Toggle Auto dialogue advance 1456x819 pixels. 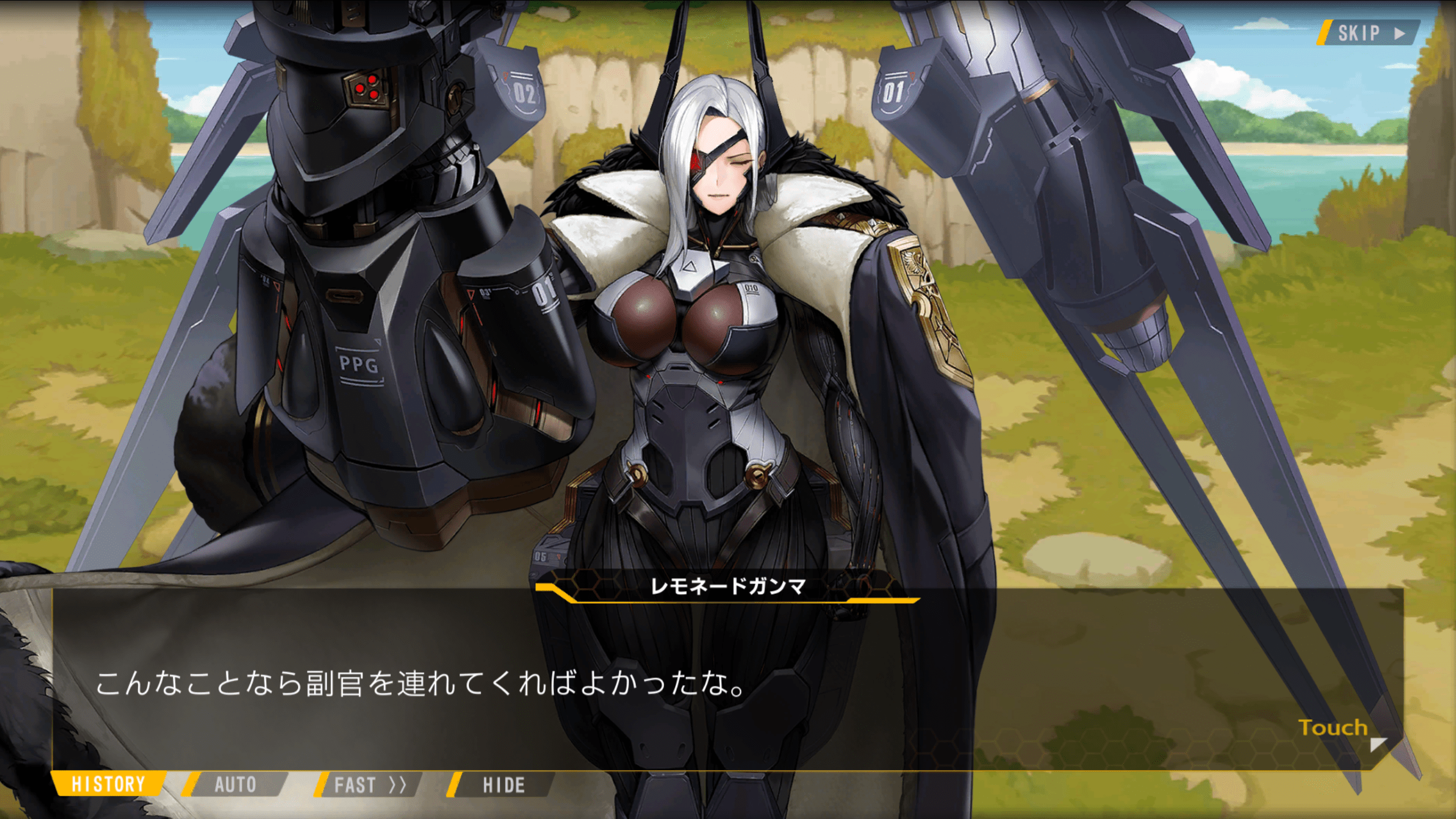(x=235, y=784)
